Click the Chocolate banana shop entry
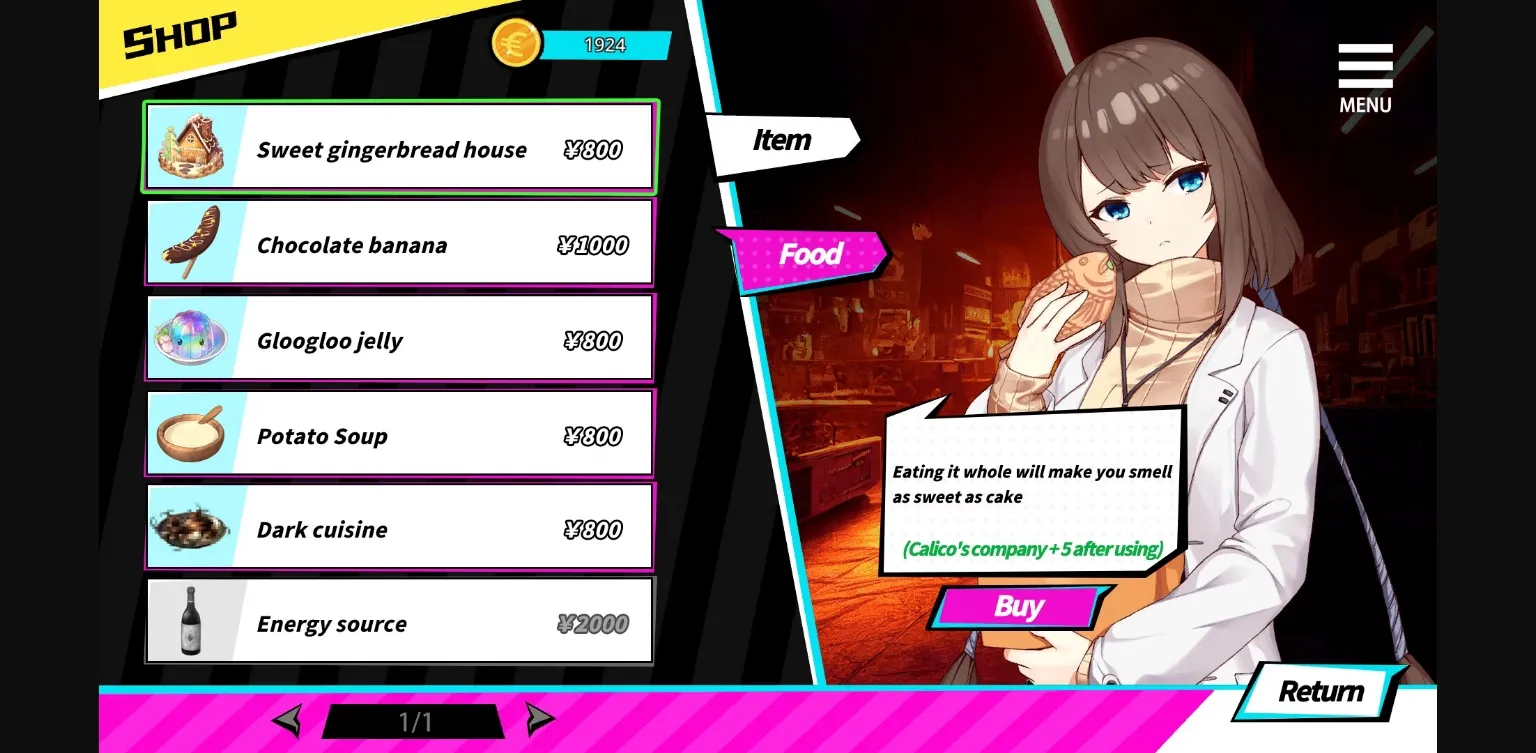Viewport: 1536px width, 753px height. click(x=400, y=242)
